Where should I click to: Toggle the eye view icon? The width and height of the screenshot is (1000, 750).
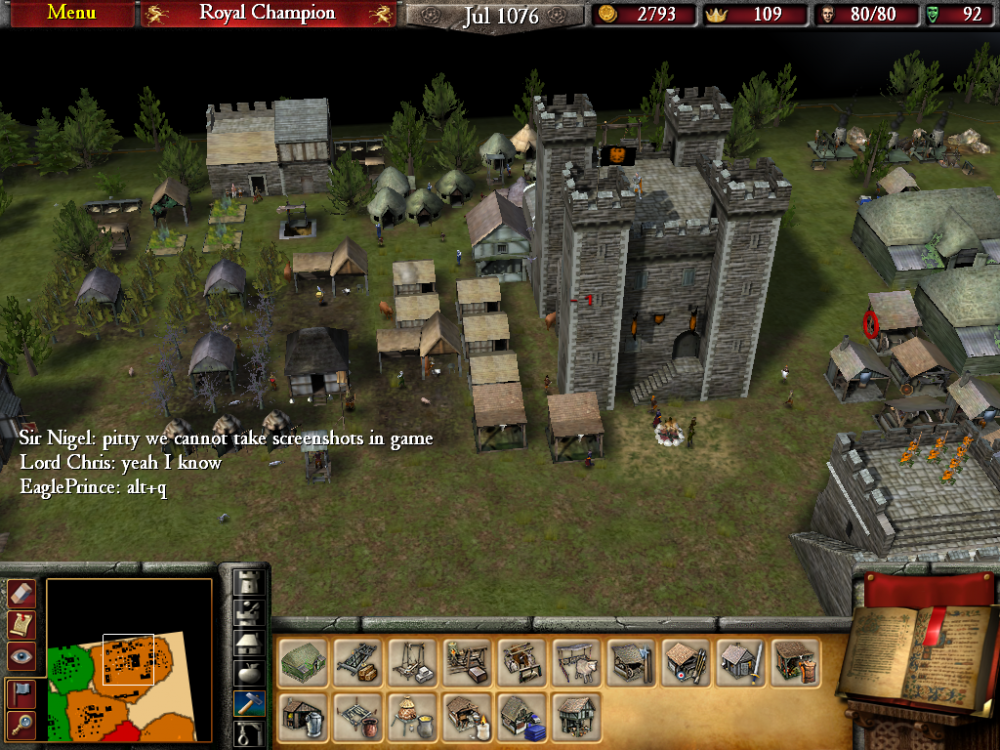(x=21, y=656)
